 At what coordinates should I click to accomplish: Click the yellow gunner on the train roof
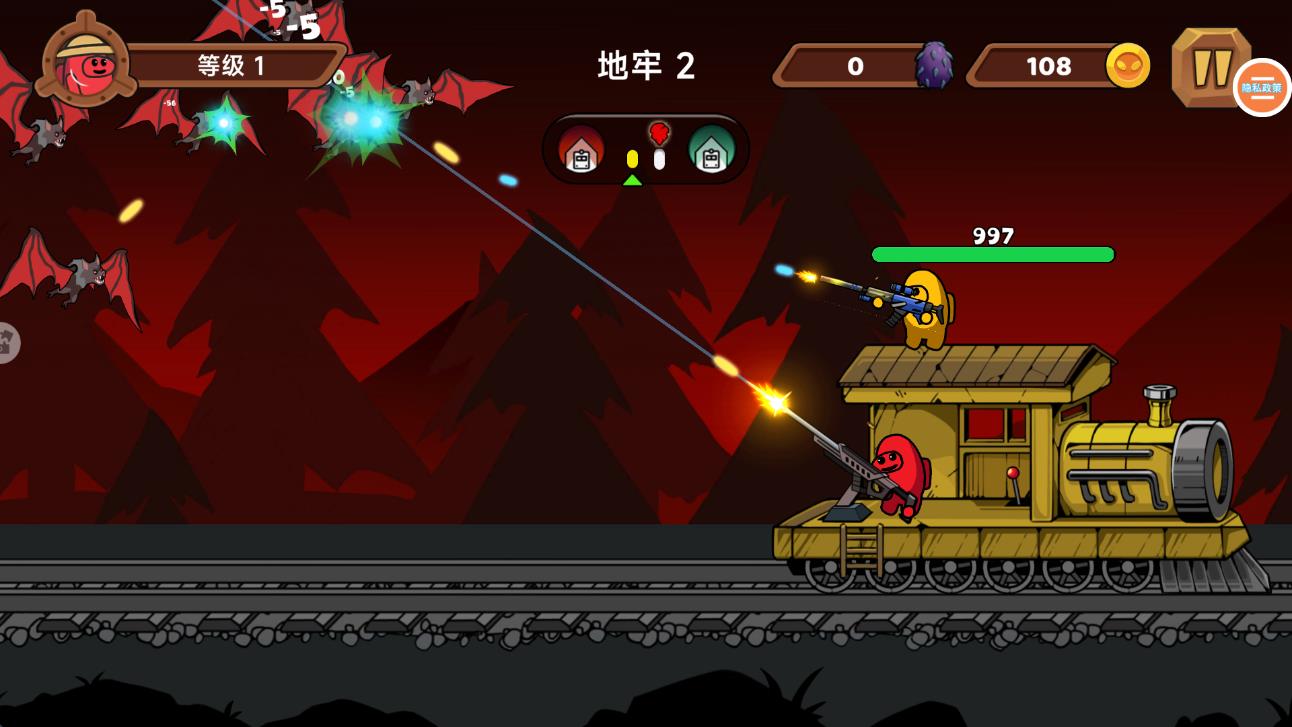click(x=925, y=310)
